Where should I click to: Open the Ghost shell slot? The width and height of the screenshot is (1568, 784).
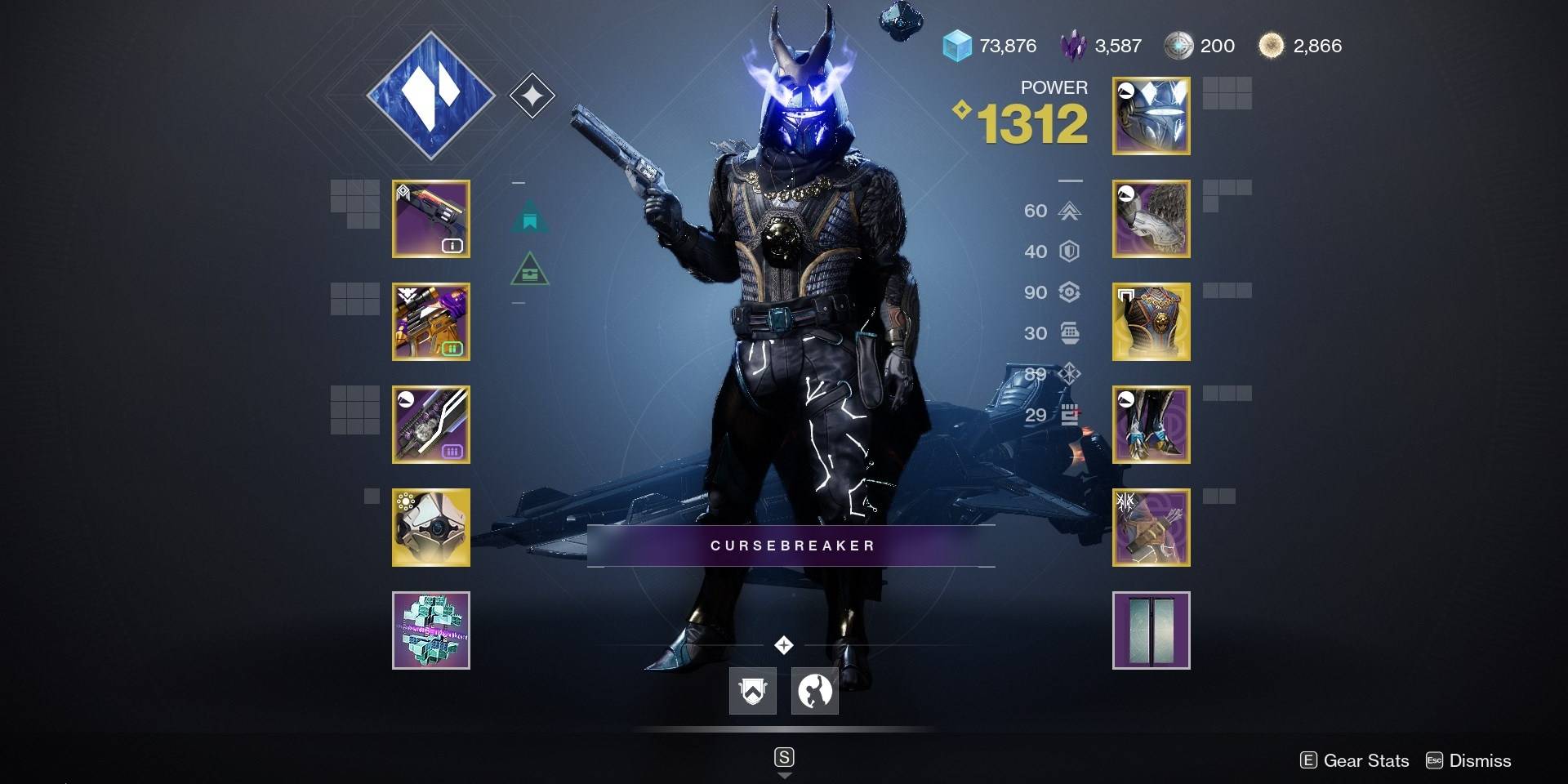[430, 528]
